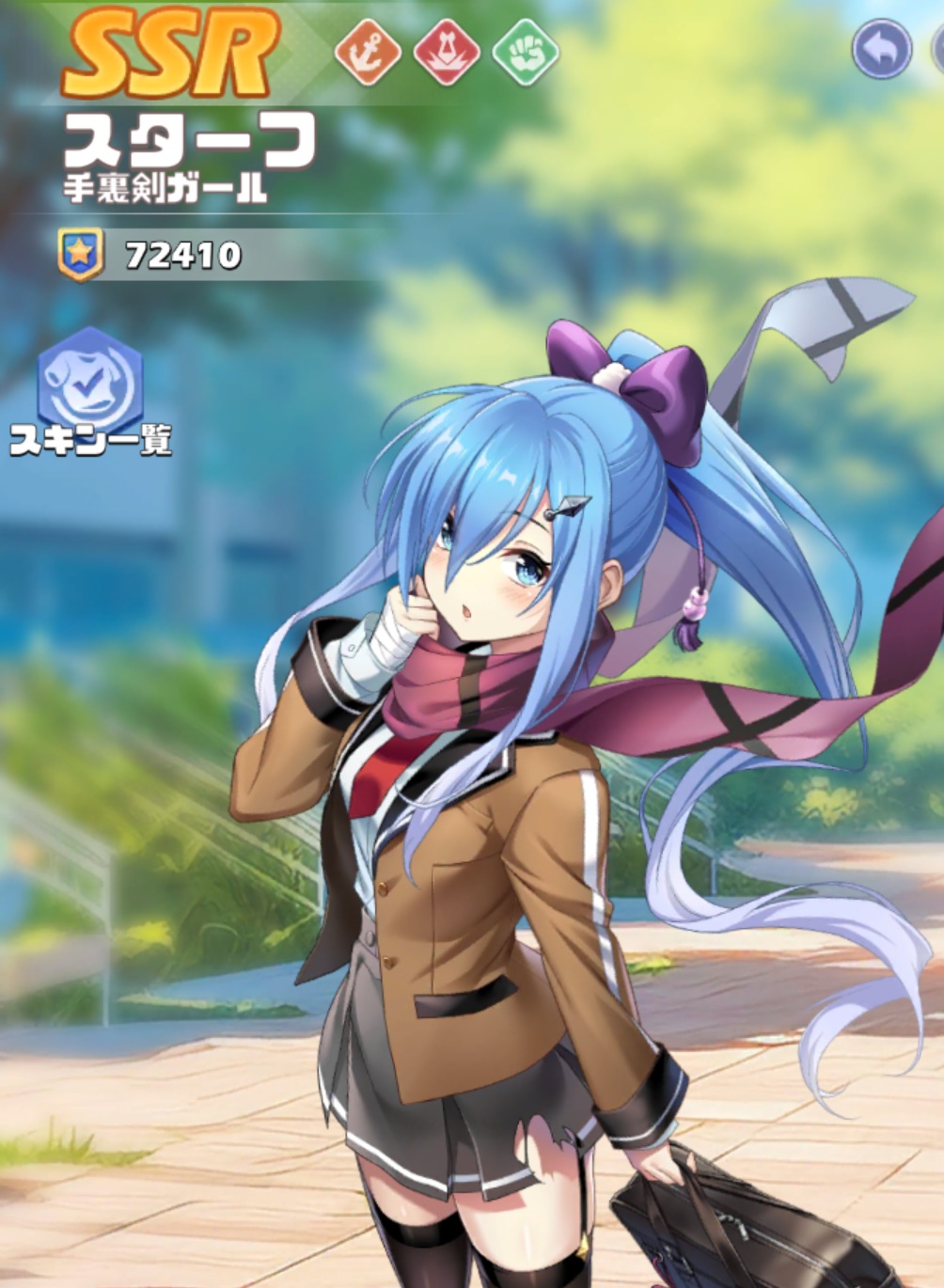The height and width of the screenshot is (1288, 944).
Task: Tap the red flame trait icon
Action: pyautogui.click(x=447, y=53)
